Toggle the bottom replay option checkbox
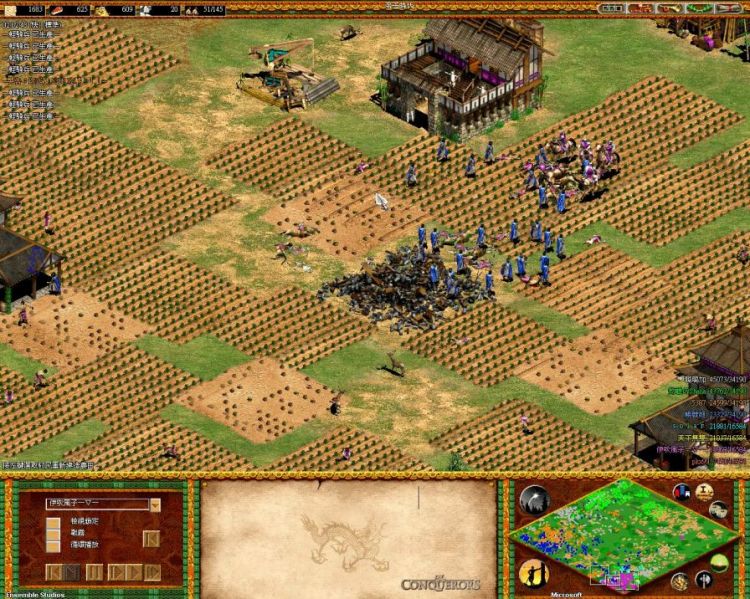This screenshot has height=599, width=750. [x=53, y=546]
